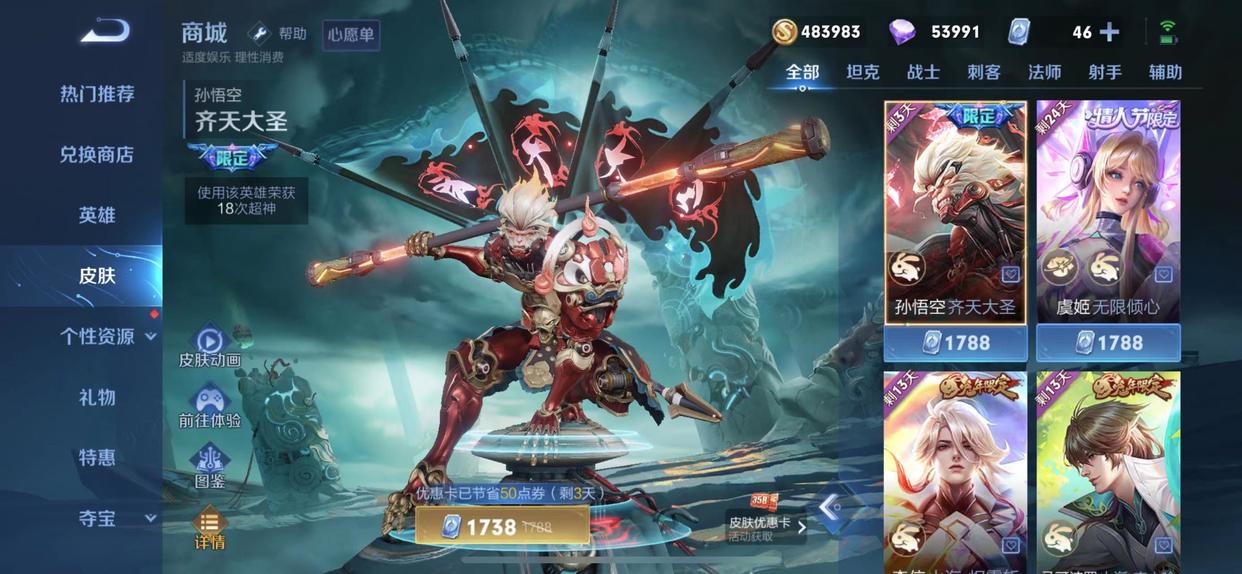This screenshot has width=1242, height=574.
Task: Click the 前往体验 trial icon
Action: (x=210, y=407)
